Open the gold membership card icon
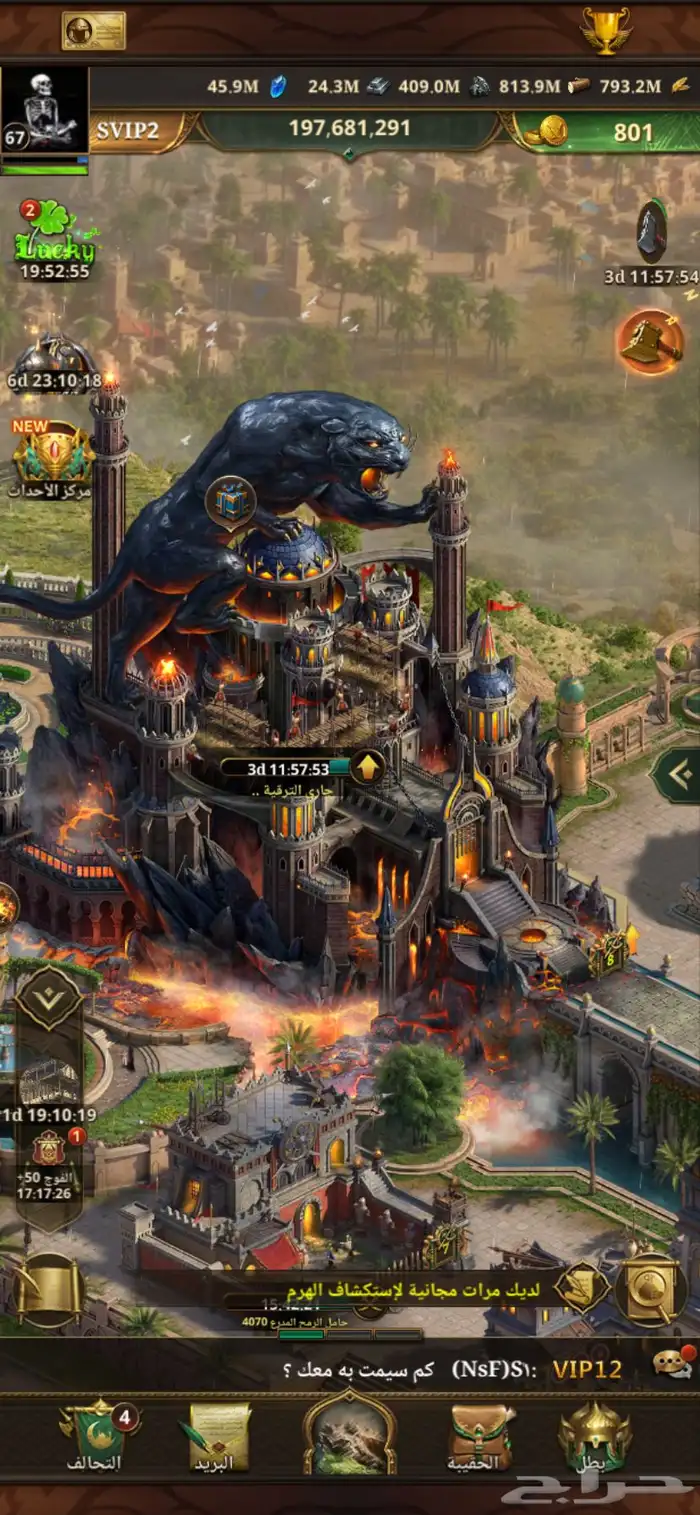This screenshot has width=700, height=1515. (x=93, y=31)
